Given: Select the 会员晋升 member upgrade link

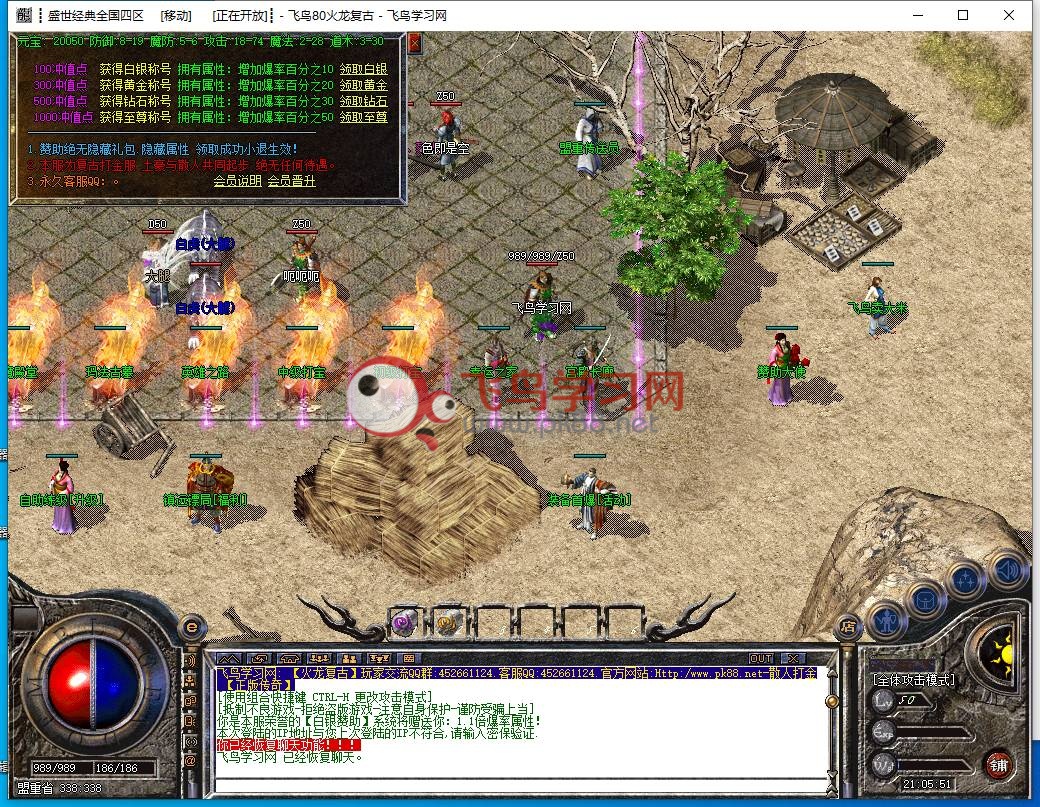Looking at the screenshot, I should [x=291, y=181].
